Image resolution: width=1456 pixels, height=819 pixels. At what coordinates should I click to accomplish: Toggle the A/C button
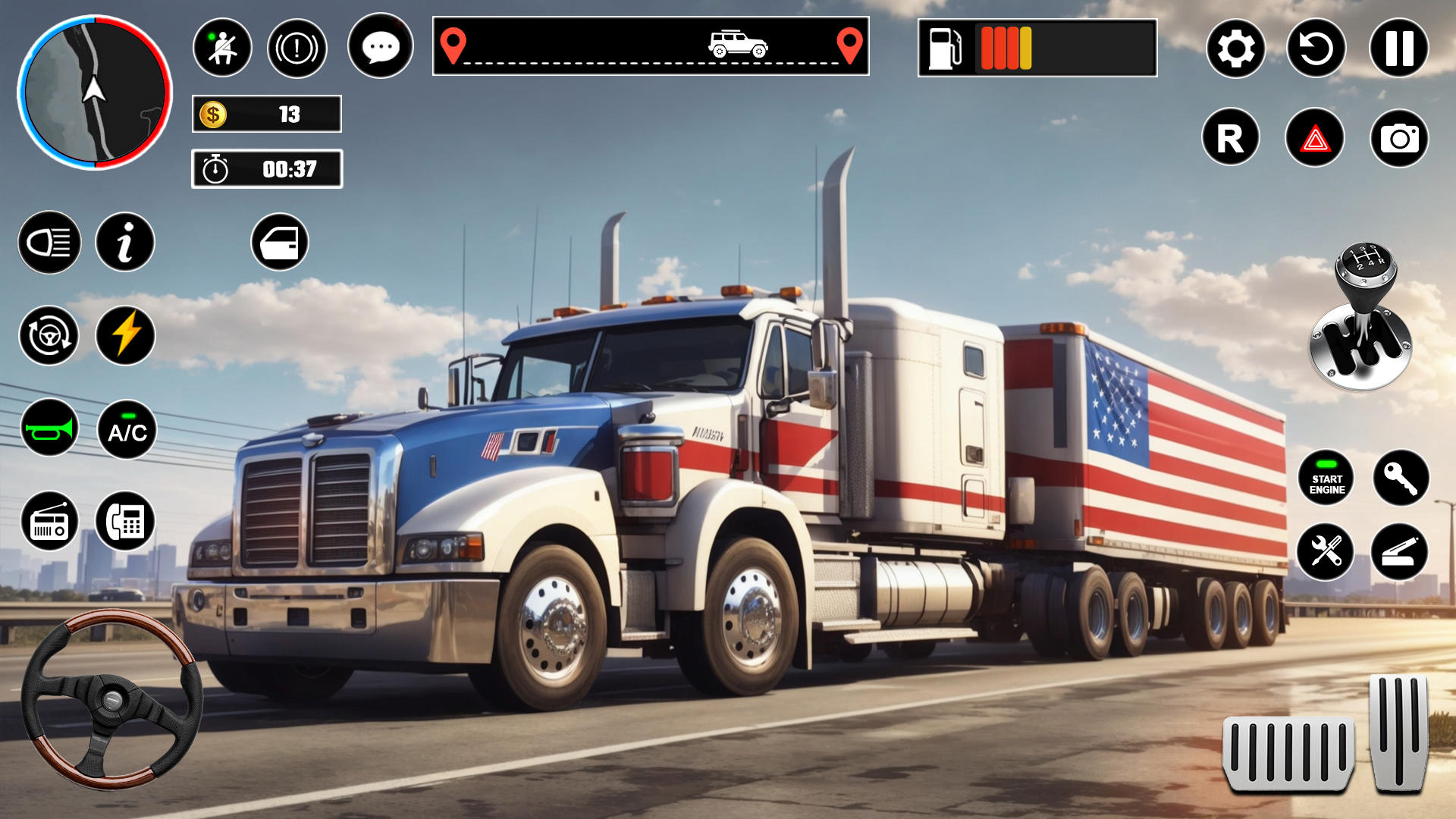127,430
